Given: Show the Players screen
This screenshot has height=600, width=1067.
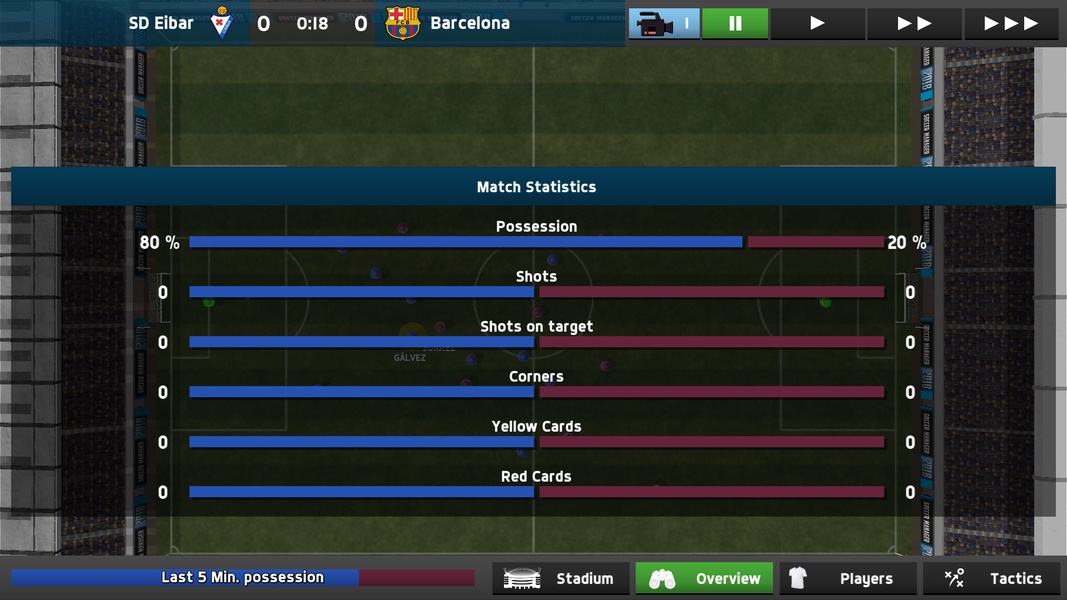Looking at the screenshot, I should (848, 578).
